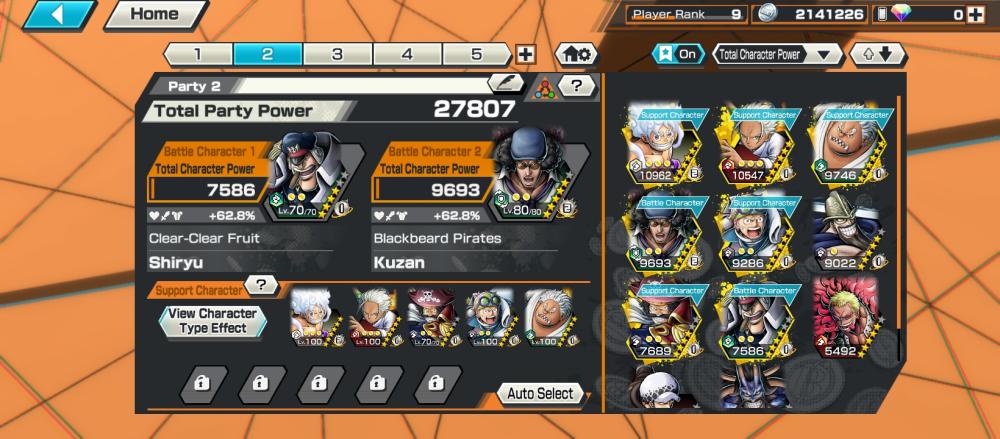Image resolution: width=1000 pixels, height=439 pixels.
Task: Switch to party tab 4
Action: (x=407, y=54)
